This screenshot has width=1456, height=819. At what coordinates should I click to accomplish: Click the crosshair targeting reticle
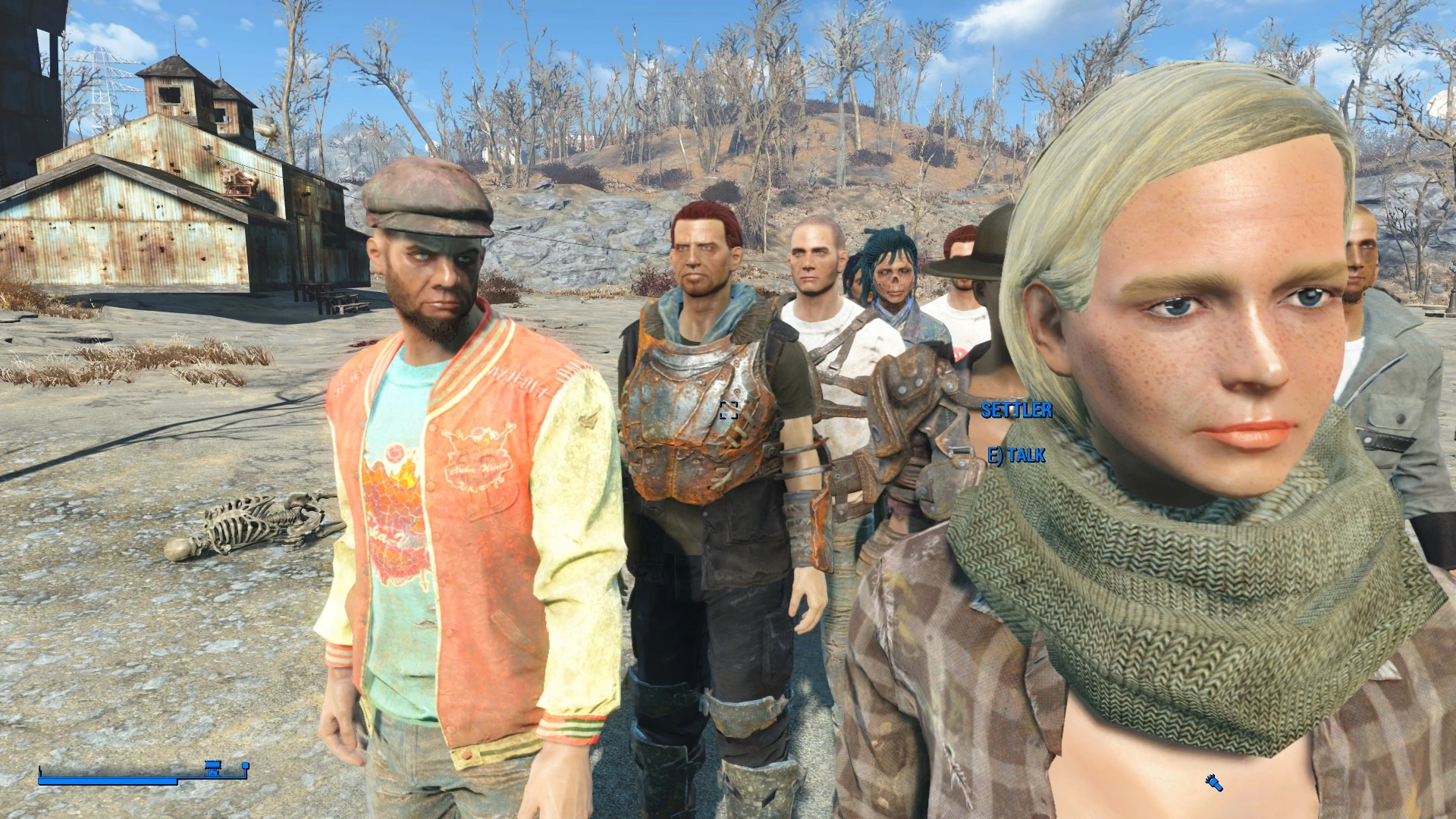coord(729,411)
